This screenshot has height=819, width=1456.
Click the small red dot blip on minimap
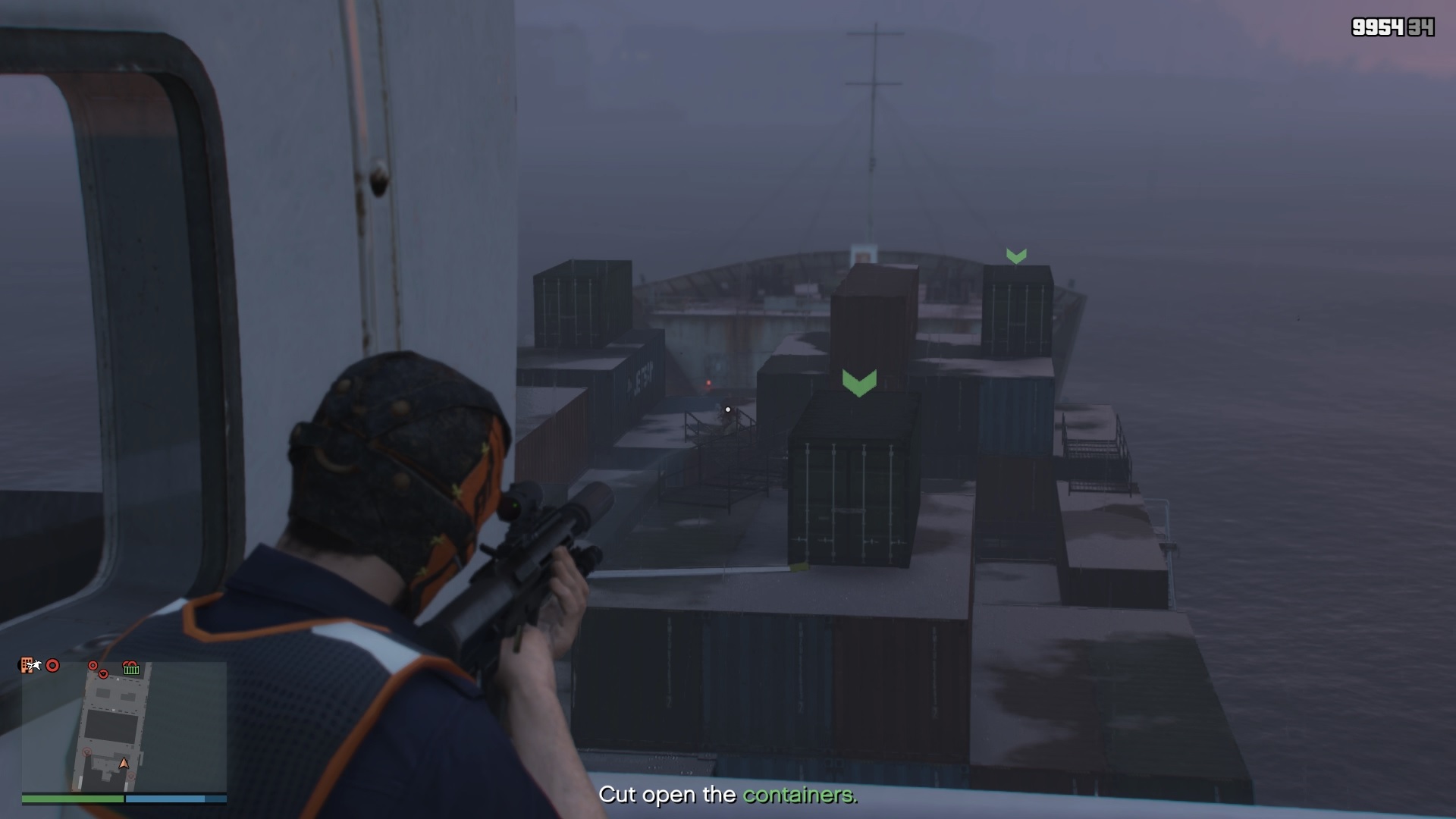tap(93, 666)
